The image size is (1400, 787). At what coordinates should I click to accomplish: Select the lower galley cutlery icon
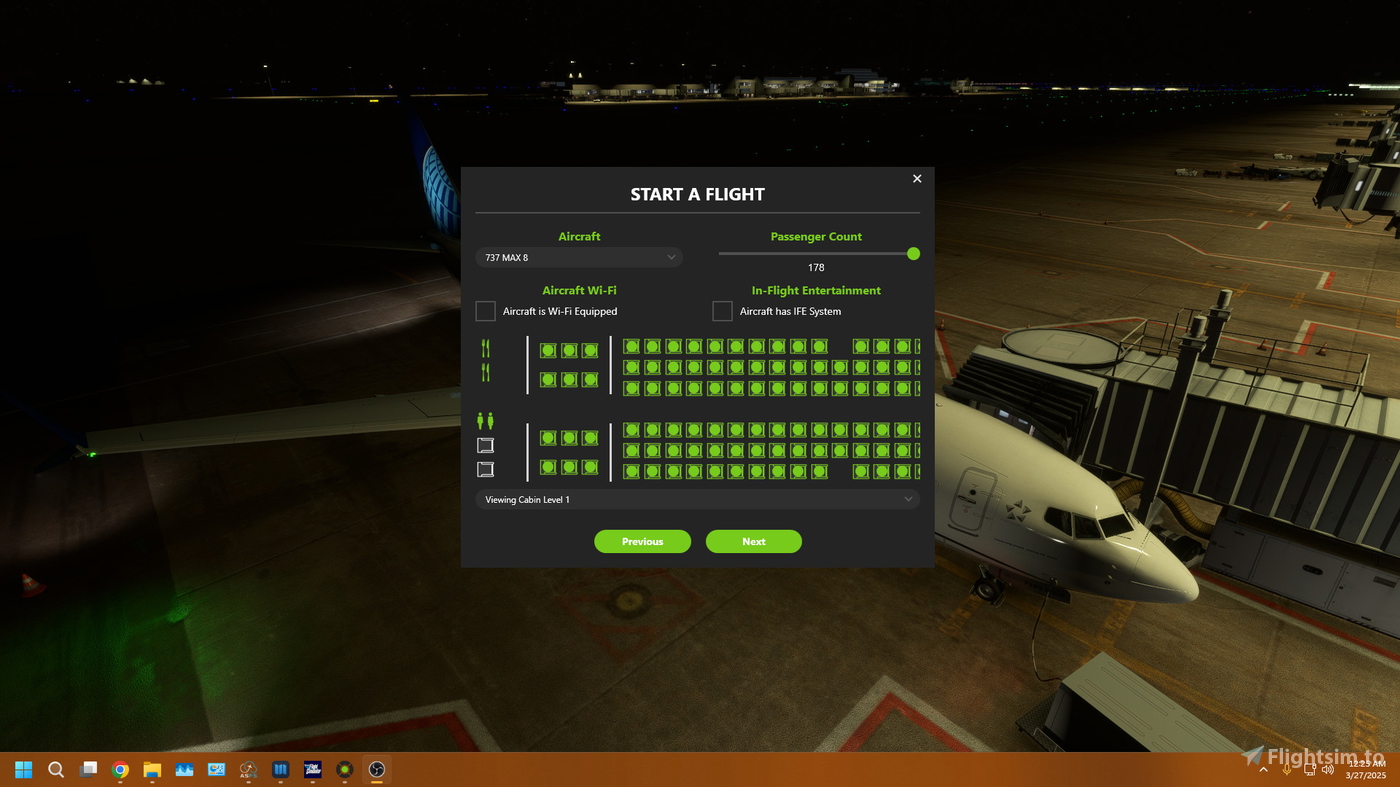point(485,371)
